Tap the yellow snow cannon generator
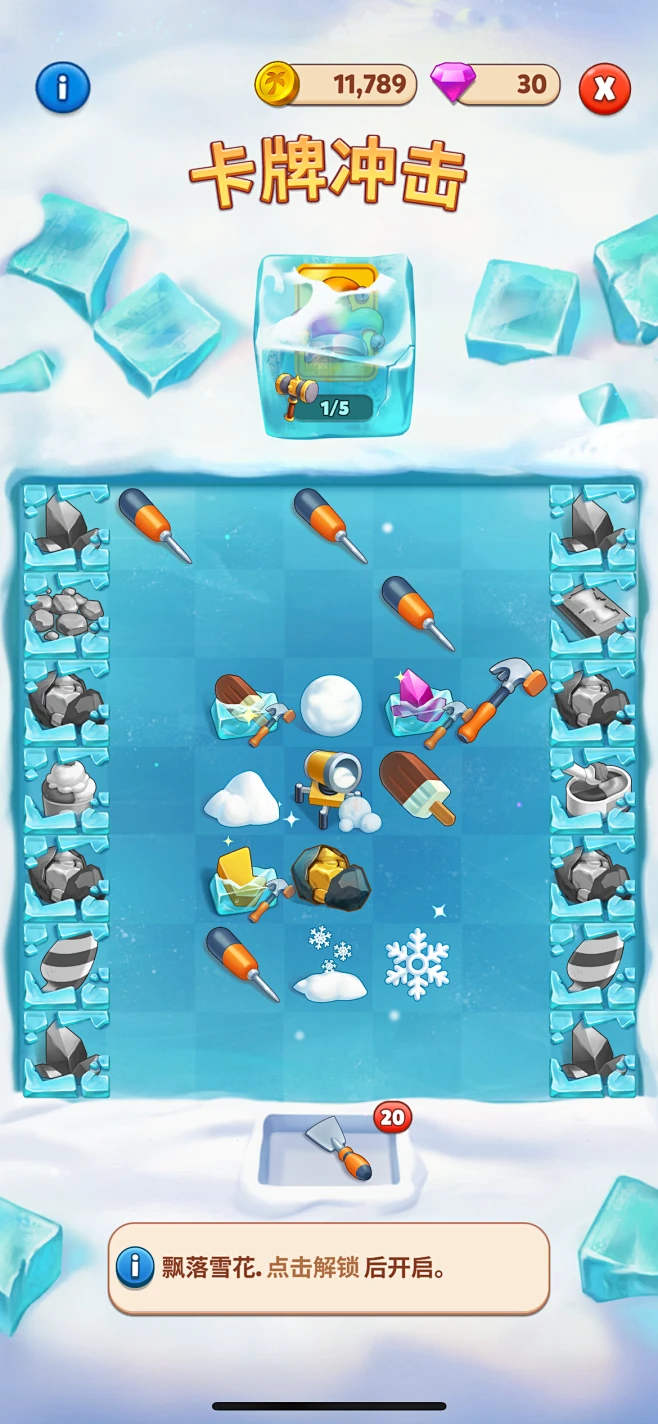This screenshot has height=1424, width=658. [331, 790]
